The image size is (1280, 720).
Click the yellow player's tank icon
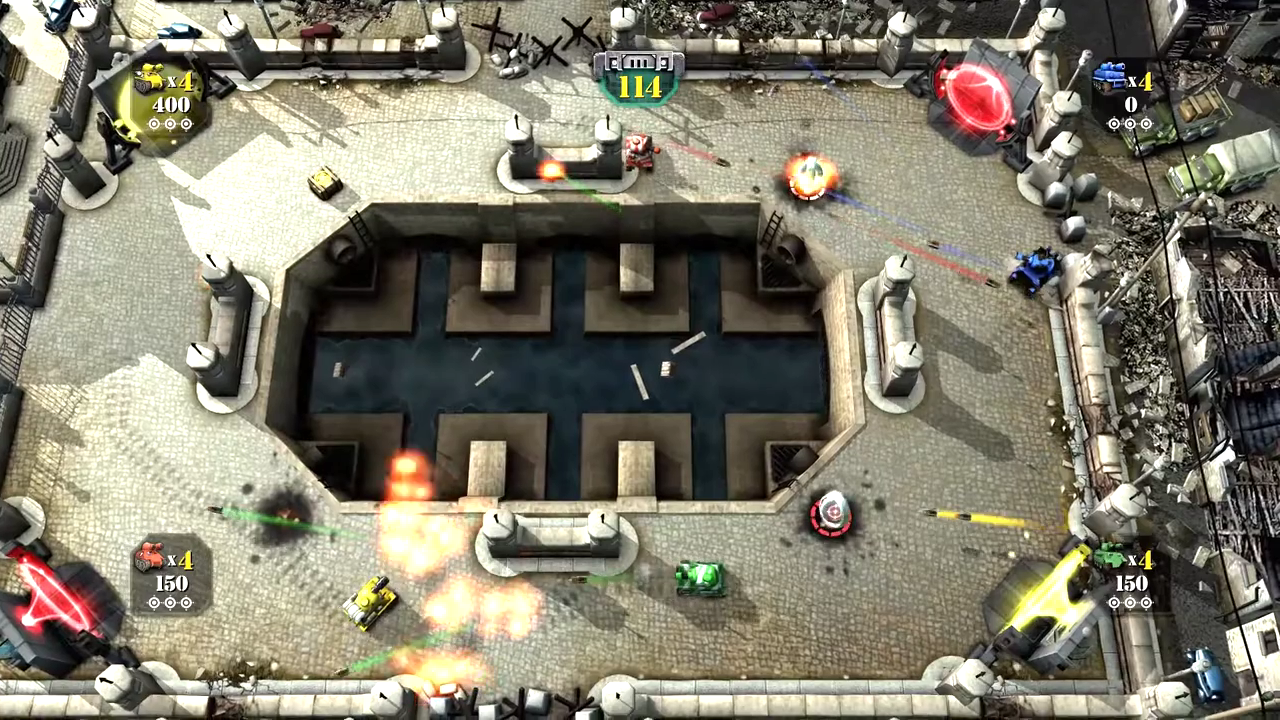[149, 79]
